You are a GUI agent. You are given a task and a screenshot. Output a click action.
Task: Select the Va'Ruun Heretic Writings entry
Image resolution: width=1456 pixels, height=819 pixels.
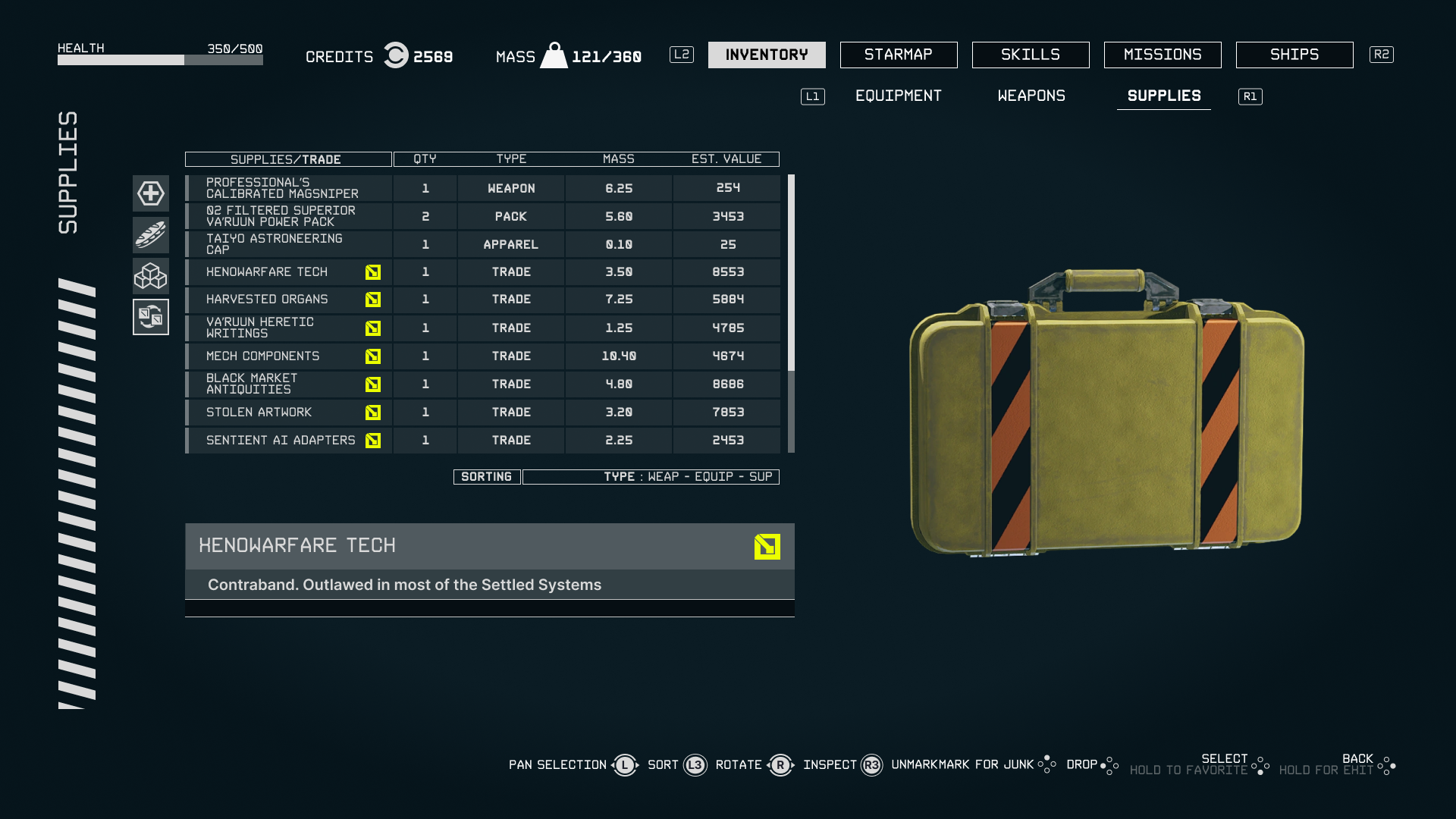click(288, 328)
